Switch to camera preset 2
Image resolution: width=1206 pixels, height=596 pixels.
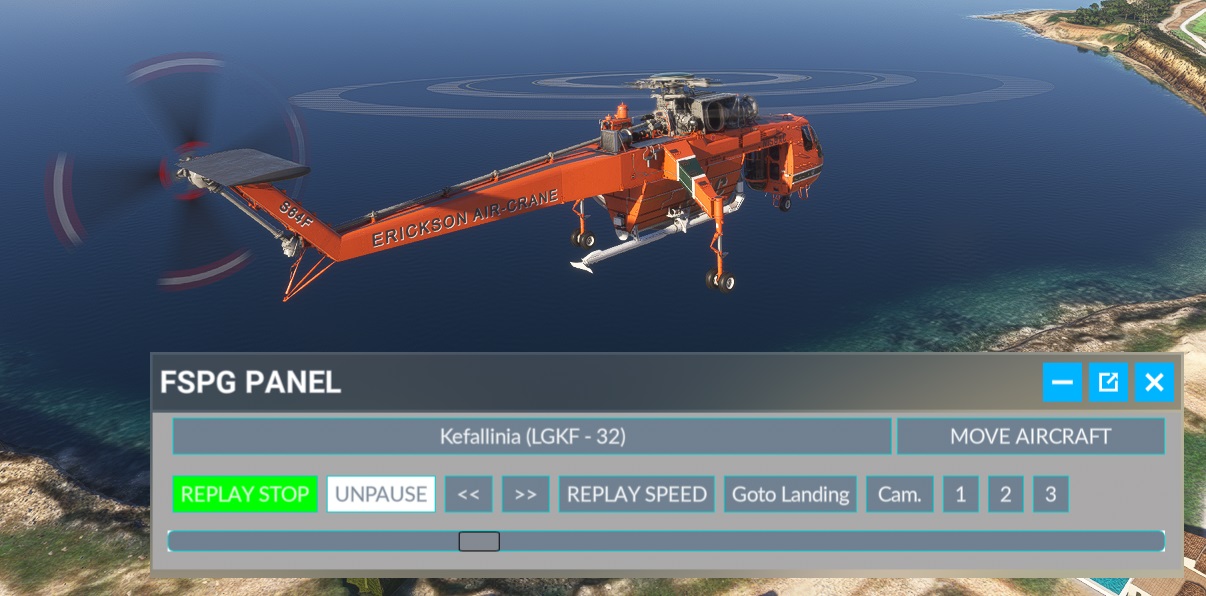point(1006,494)
